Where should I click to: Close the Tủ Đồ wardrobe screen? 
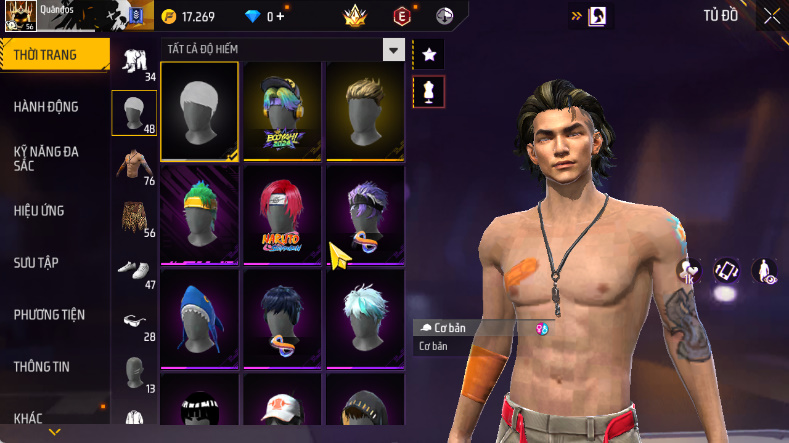[x=772, y=16]
